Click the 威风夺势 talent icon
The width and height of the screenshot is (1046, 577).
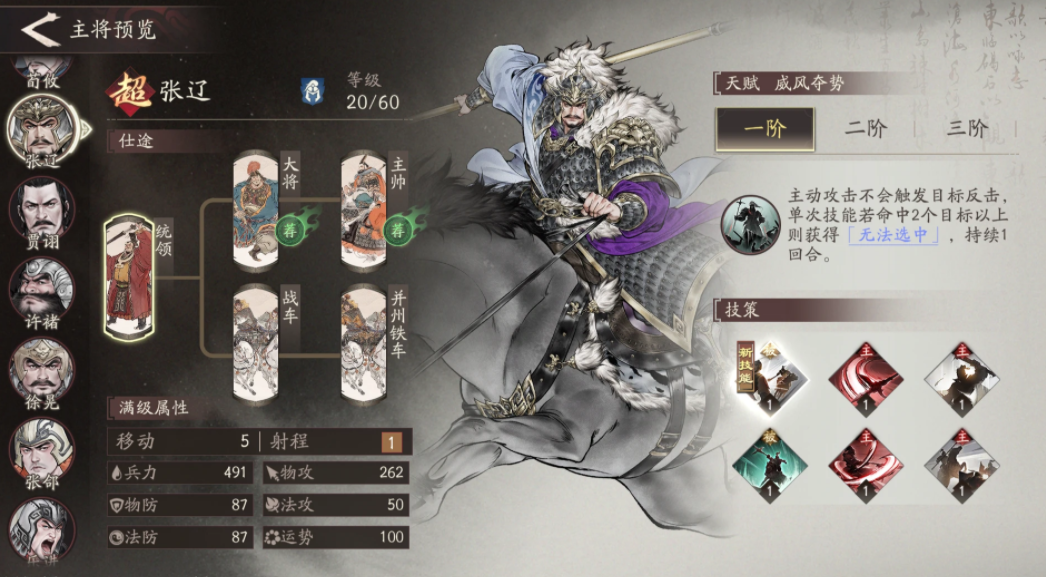[x=750, y=222]
